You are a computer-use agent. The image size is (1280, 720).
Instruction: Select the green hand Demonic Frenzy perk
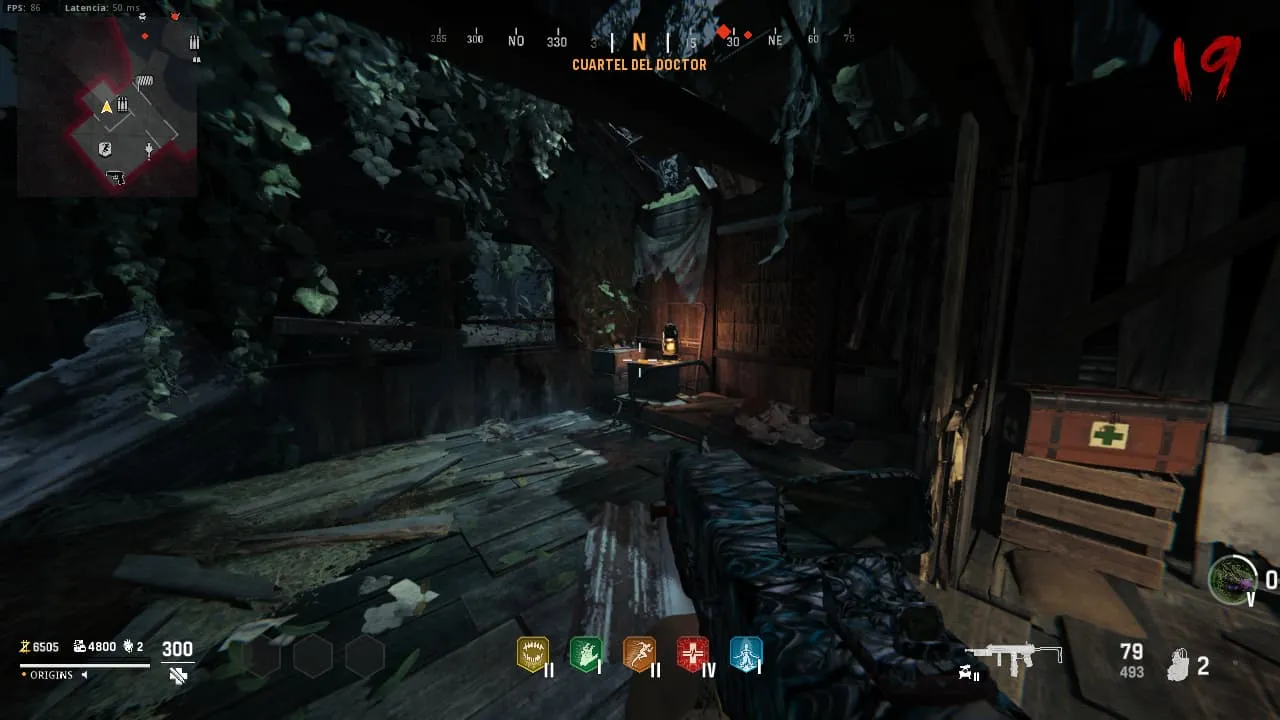(586, 654)
